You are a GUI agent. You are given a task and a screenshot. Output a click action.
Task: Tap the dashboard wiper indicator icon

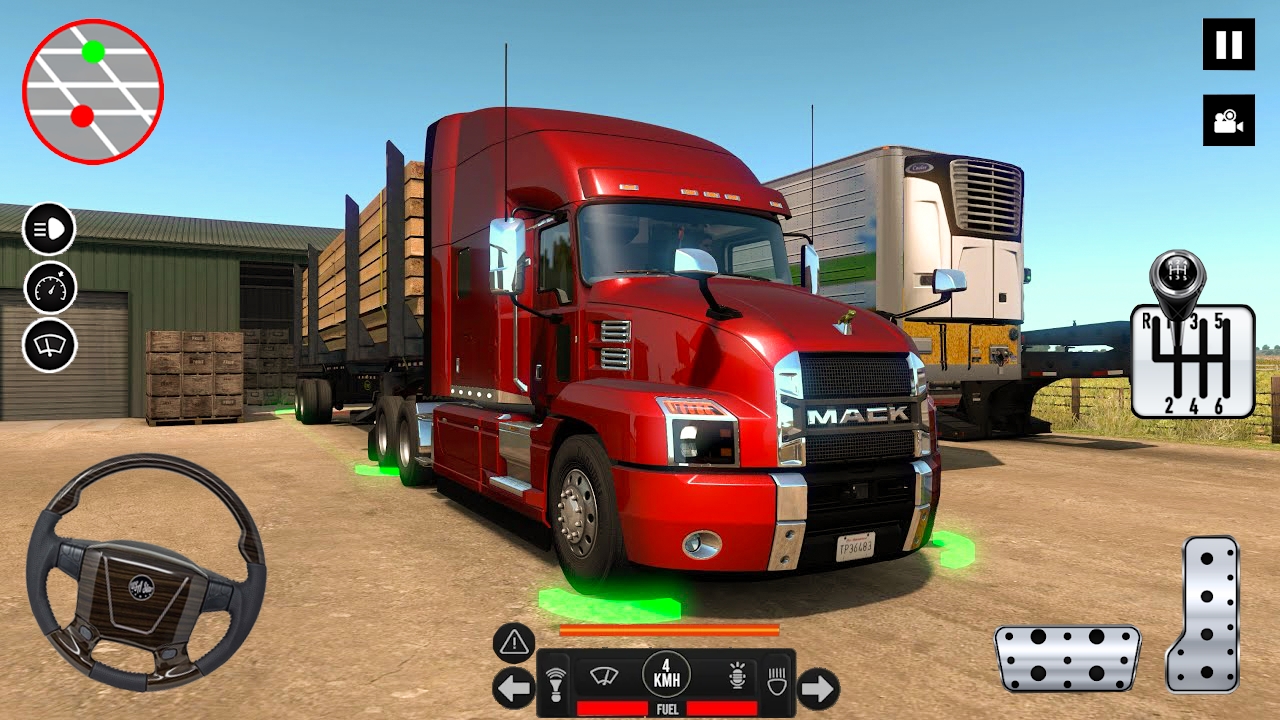[x=603, y=676]
